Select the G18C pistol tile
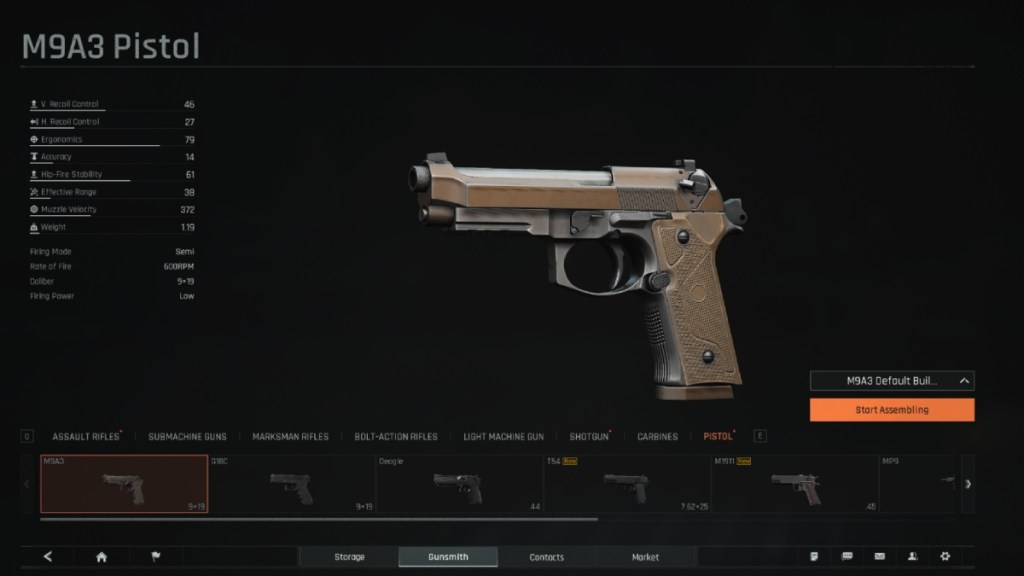1024x576 pixels. [x=291, y=484]
